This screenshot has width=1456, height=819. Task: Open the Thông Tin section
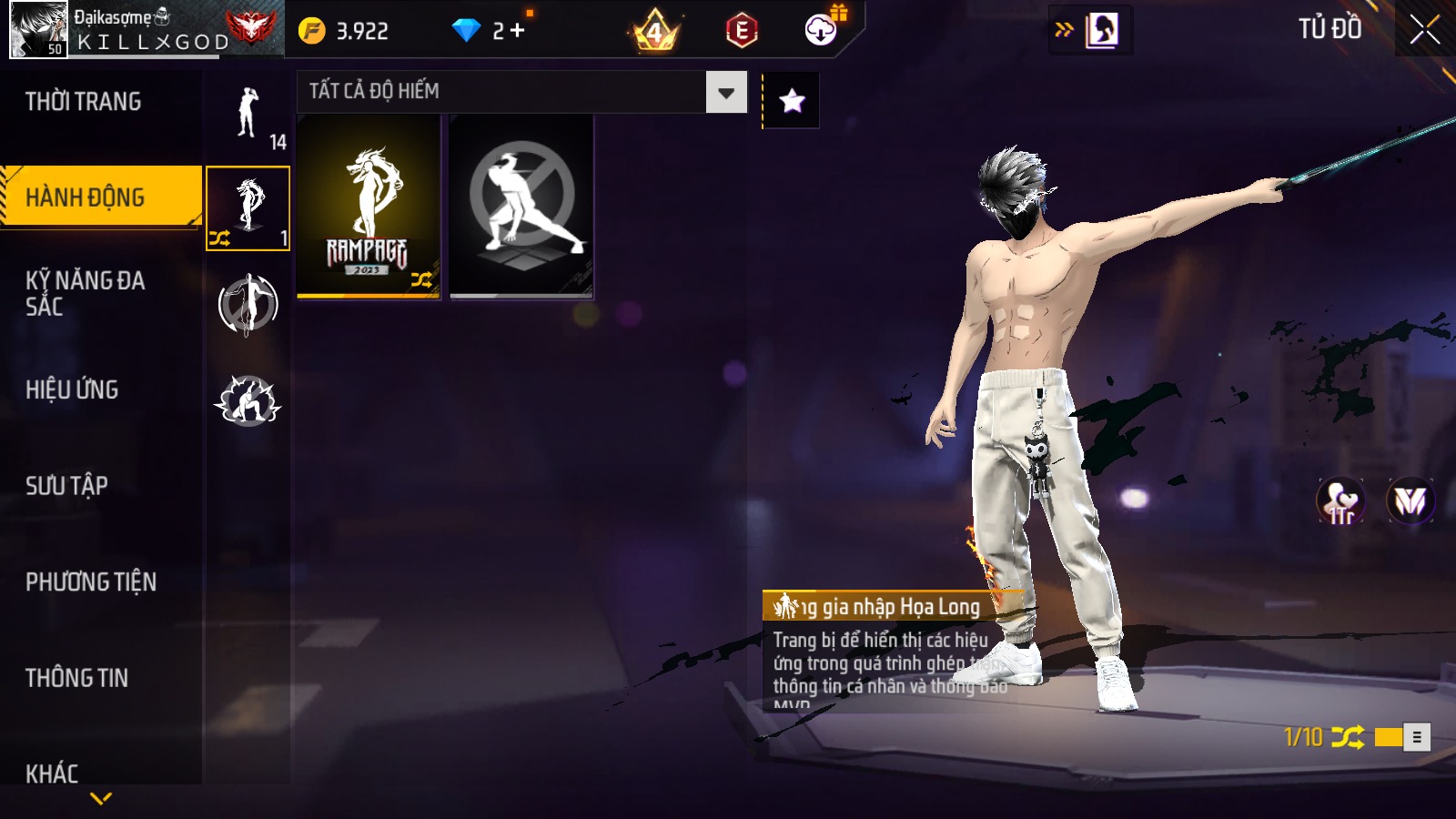[77, 678]
